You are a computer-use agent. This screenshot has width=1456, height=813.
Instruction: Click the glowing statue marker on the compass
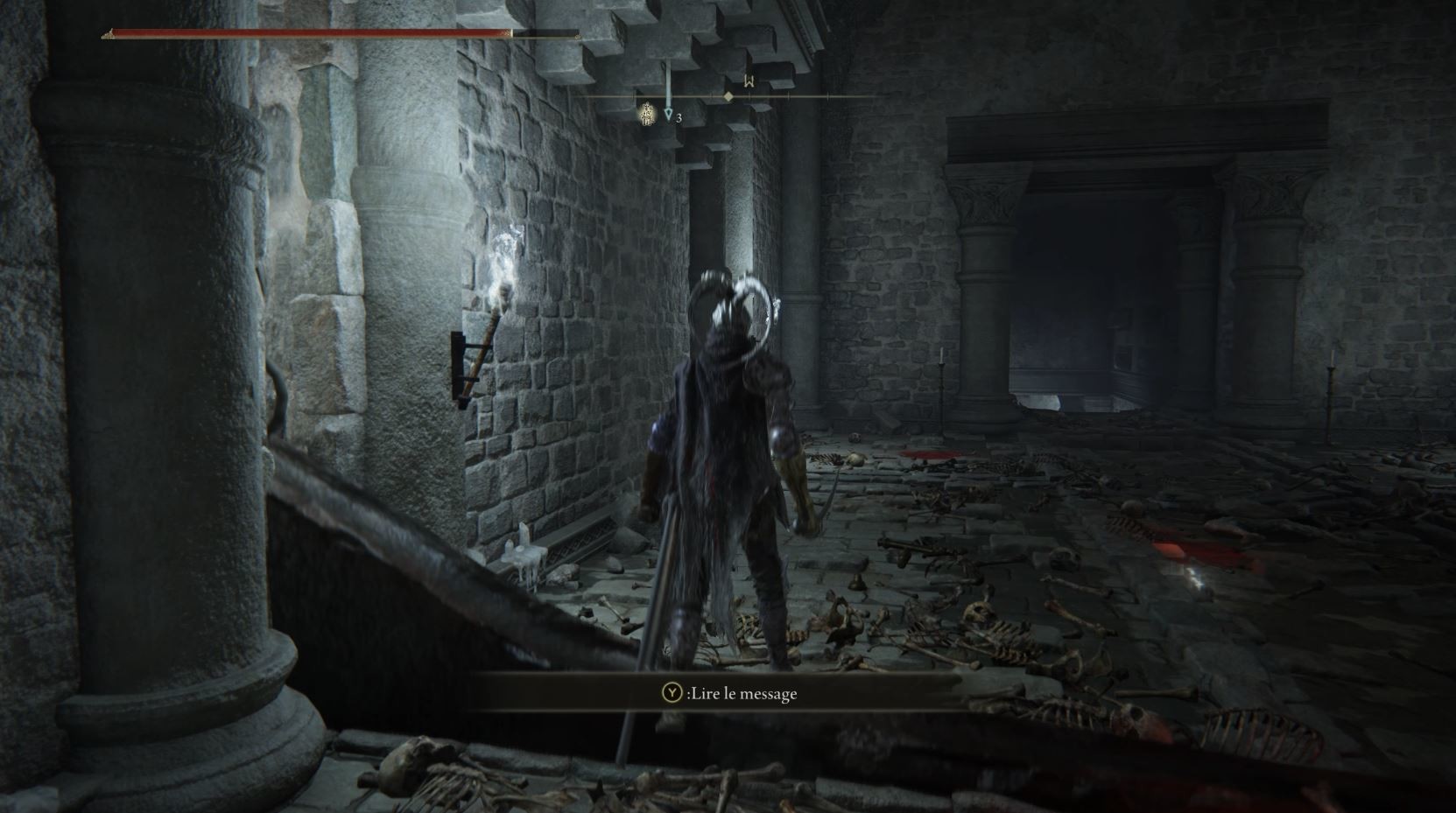pyautogui.click(x=647, y=114)
